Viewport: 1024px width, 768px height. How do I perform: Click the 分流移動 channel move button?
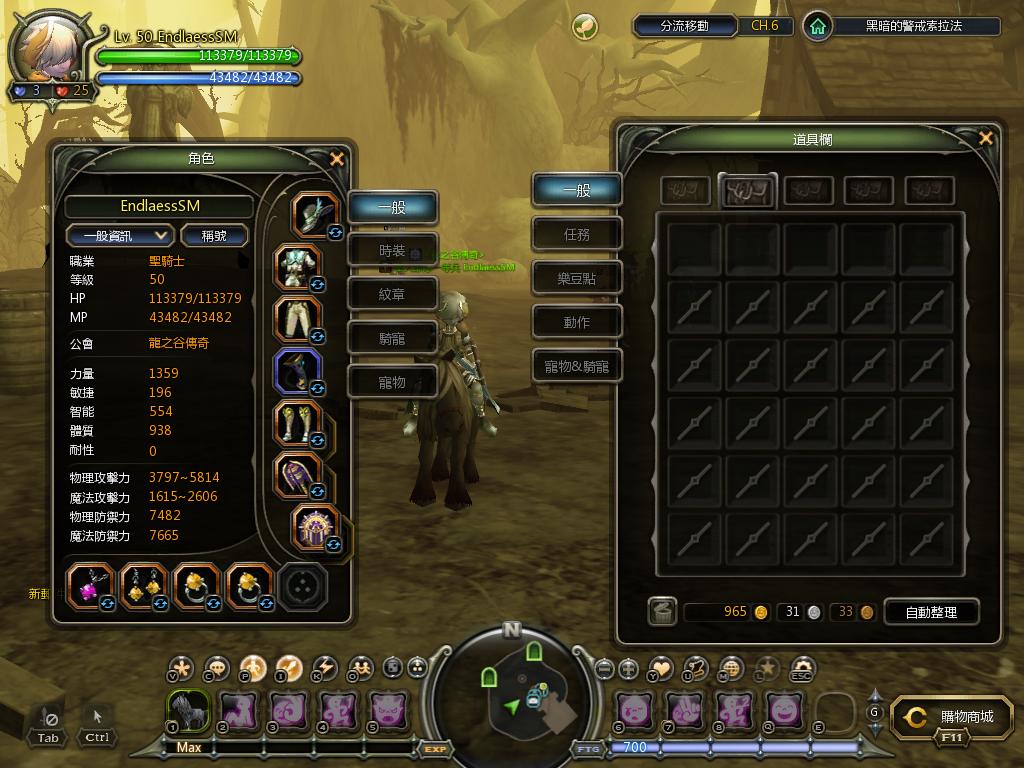[x=685, y=26]
